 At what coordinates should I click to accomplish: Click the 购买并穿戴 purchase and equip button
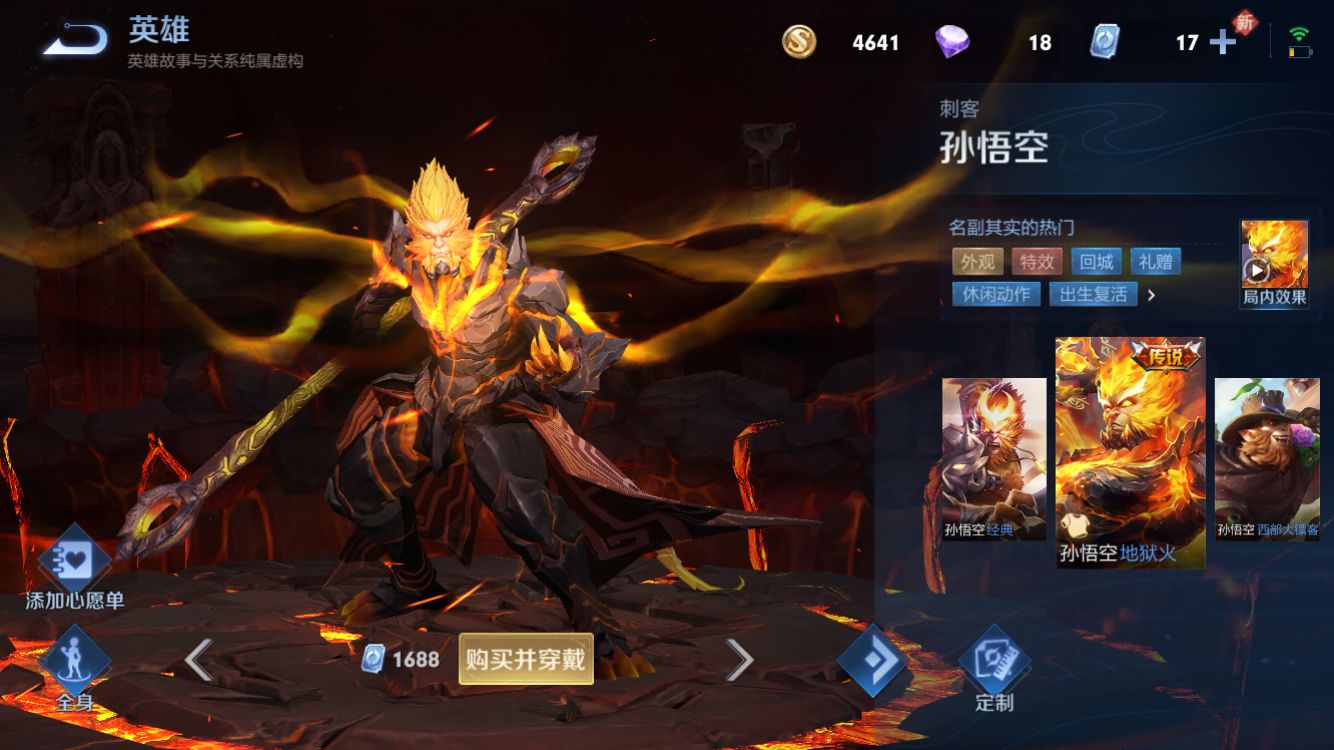click(523, 659)
